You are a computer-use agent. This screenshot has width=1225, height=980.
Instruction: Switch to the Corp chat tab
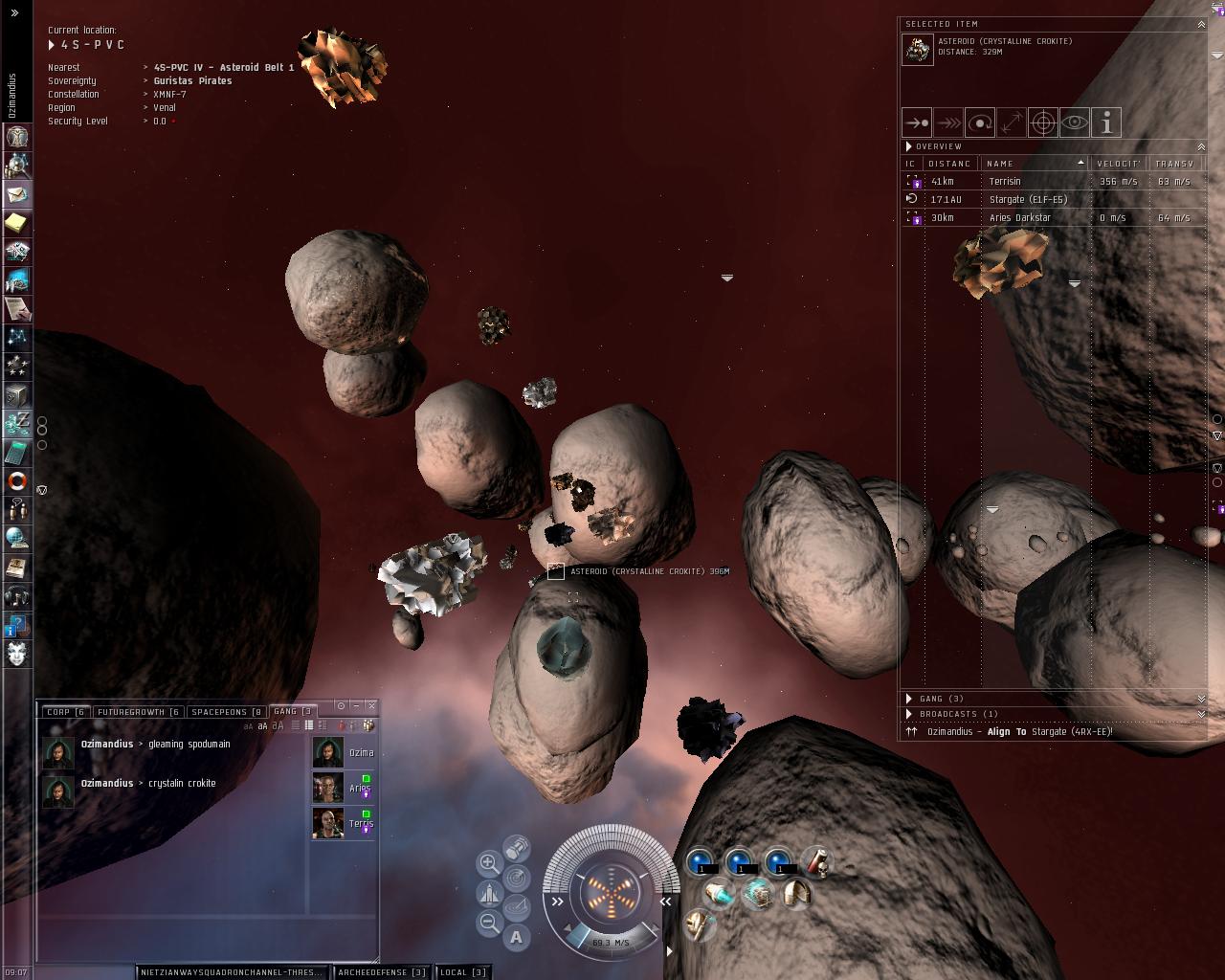coord(65,712)
